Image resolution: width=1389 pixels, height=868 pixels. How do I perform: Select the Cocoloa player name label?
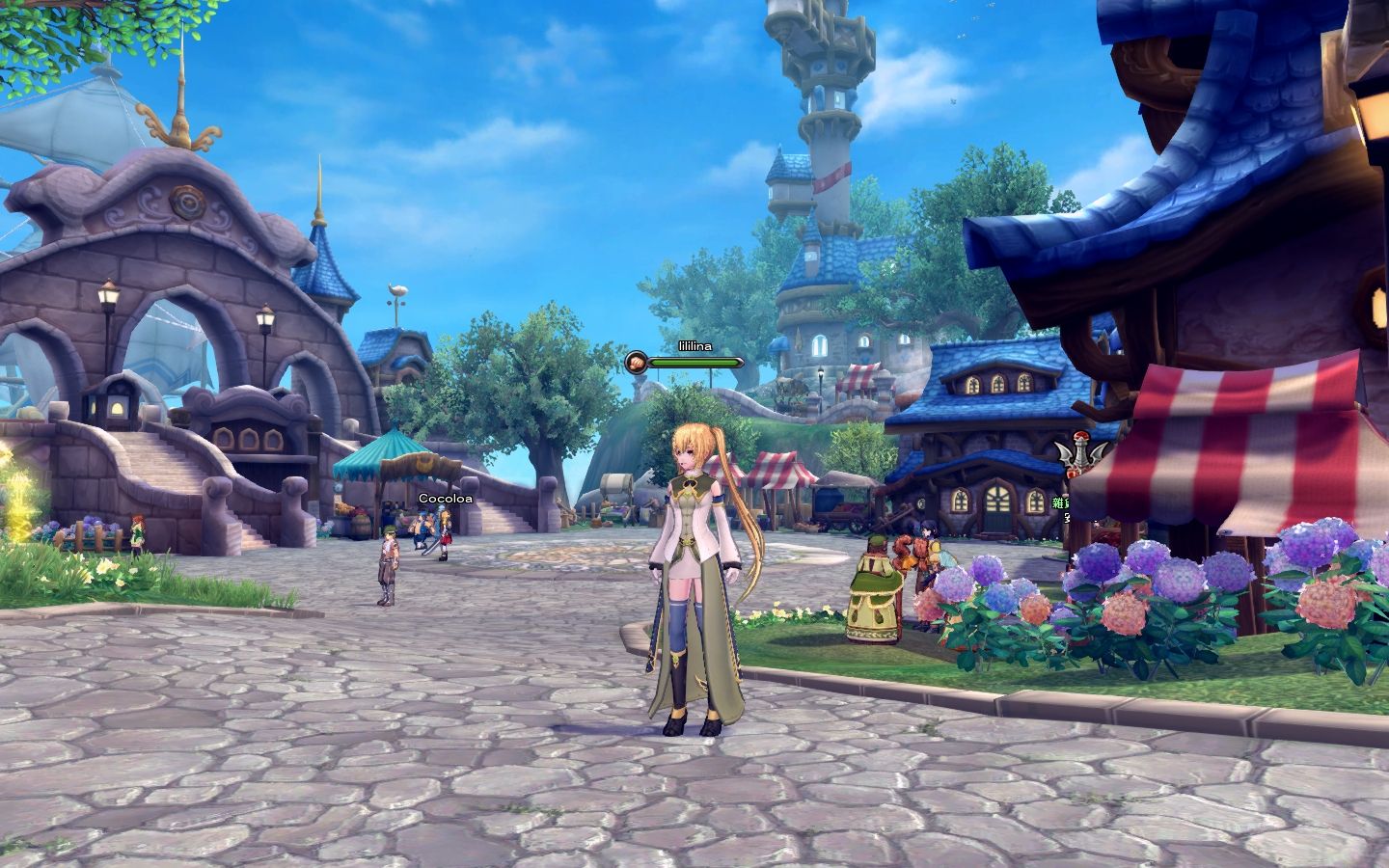pyautogui.click(x=446, y=499)
